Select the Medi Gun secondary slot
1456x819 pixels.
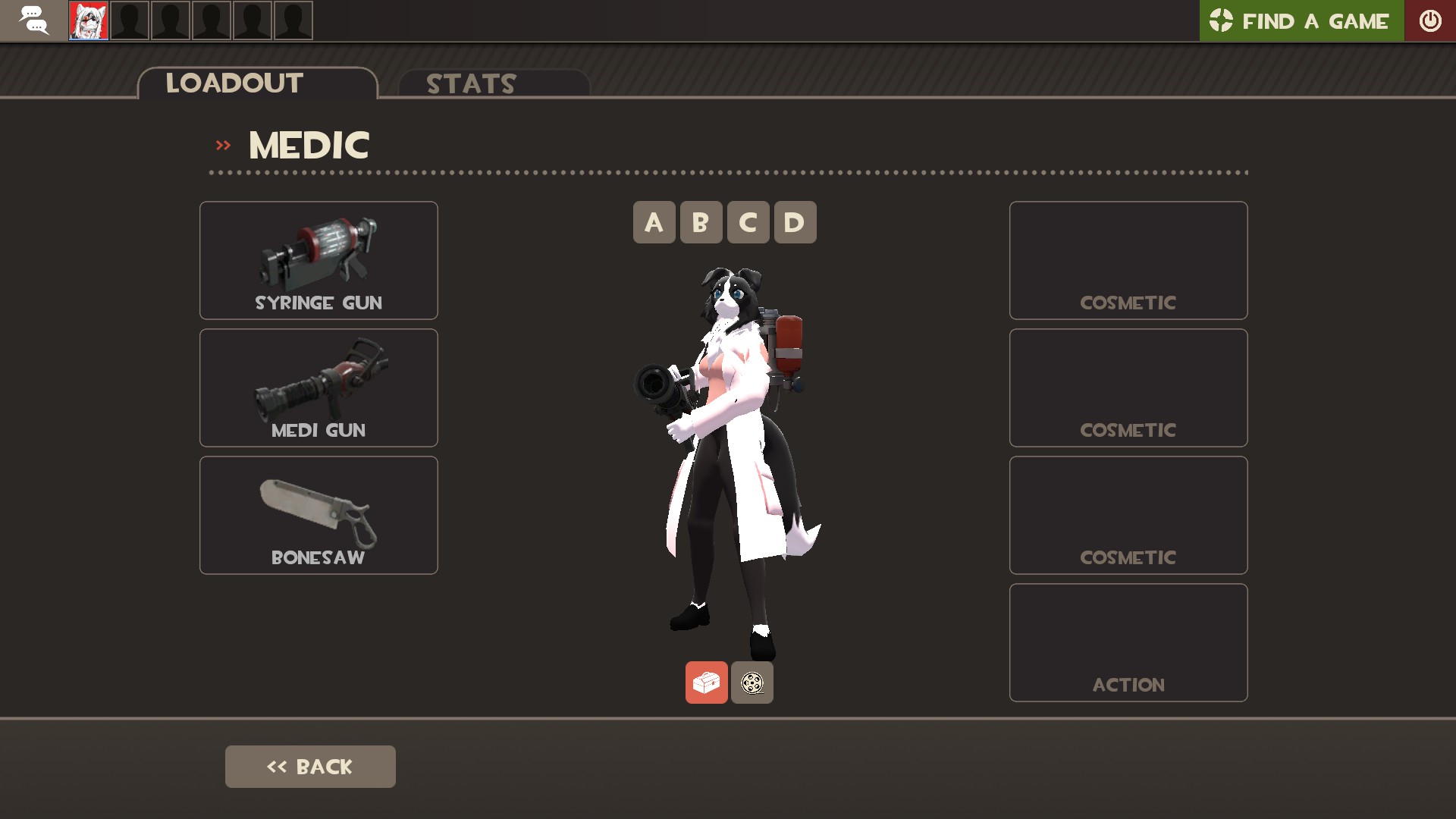point(318,388)
